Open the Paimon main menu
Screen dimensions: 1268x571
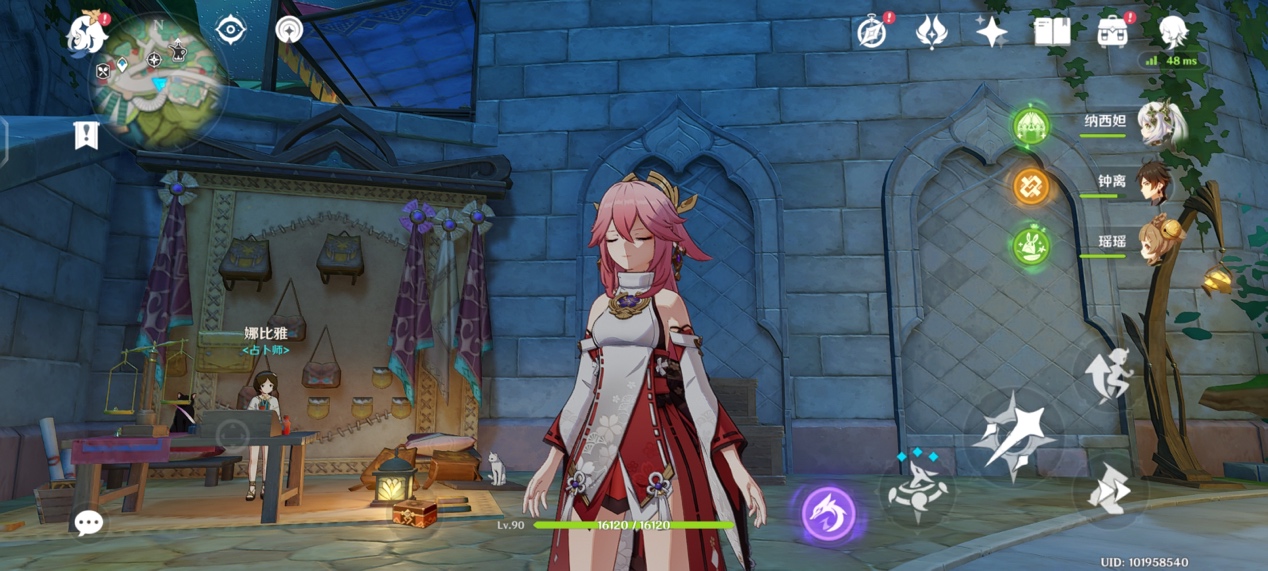(87, 34)
